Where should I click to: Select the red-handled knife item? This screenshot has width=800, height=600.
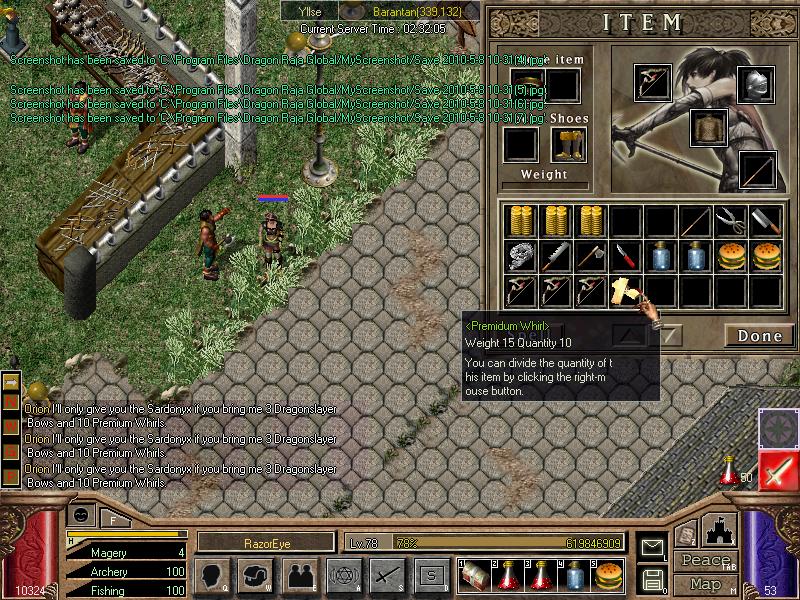click(626, 256)
